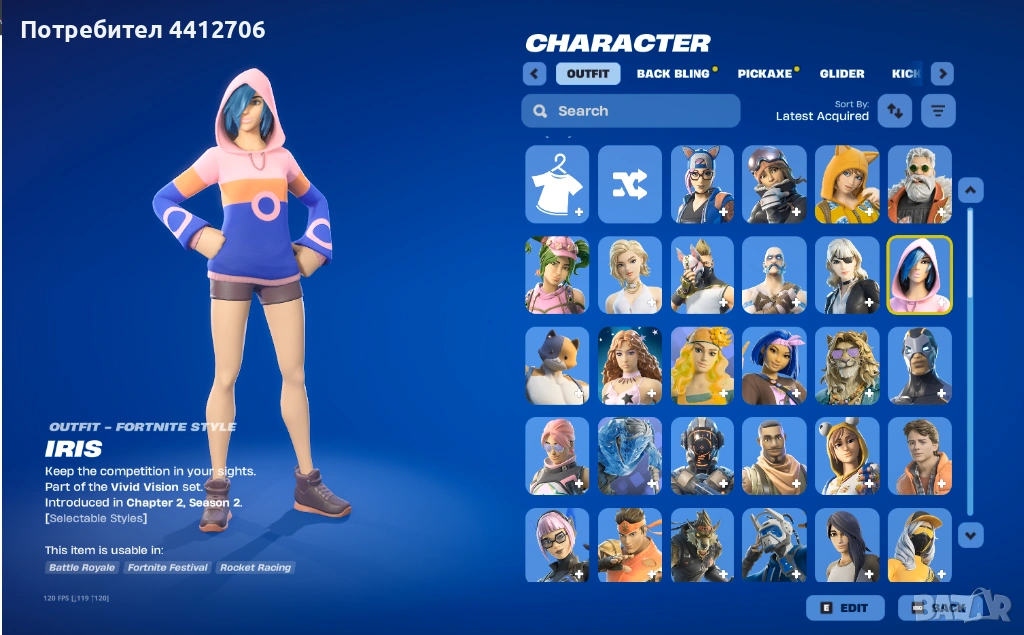Open the Pickaxe tab

tap(764, 74)
